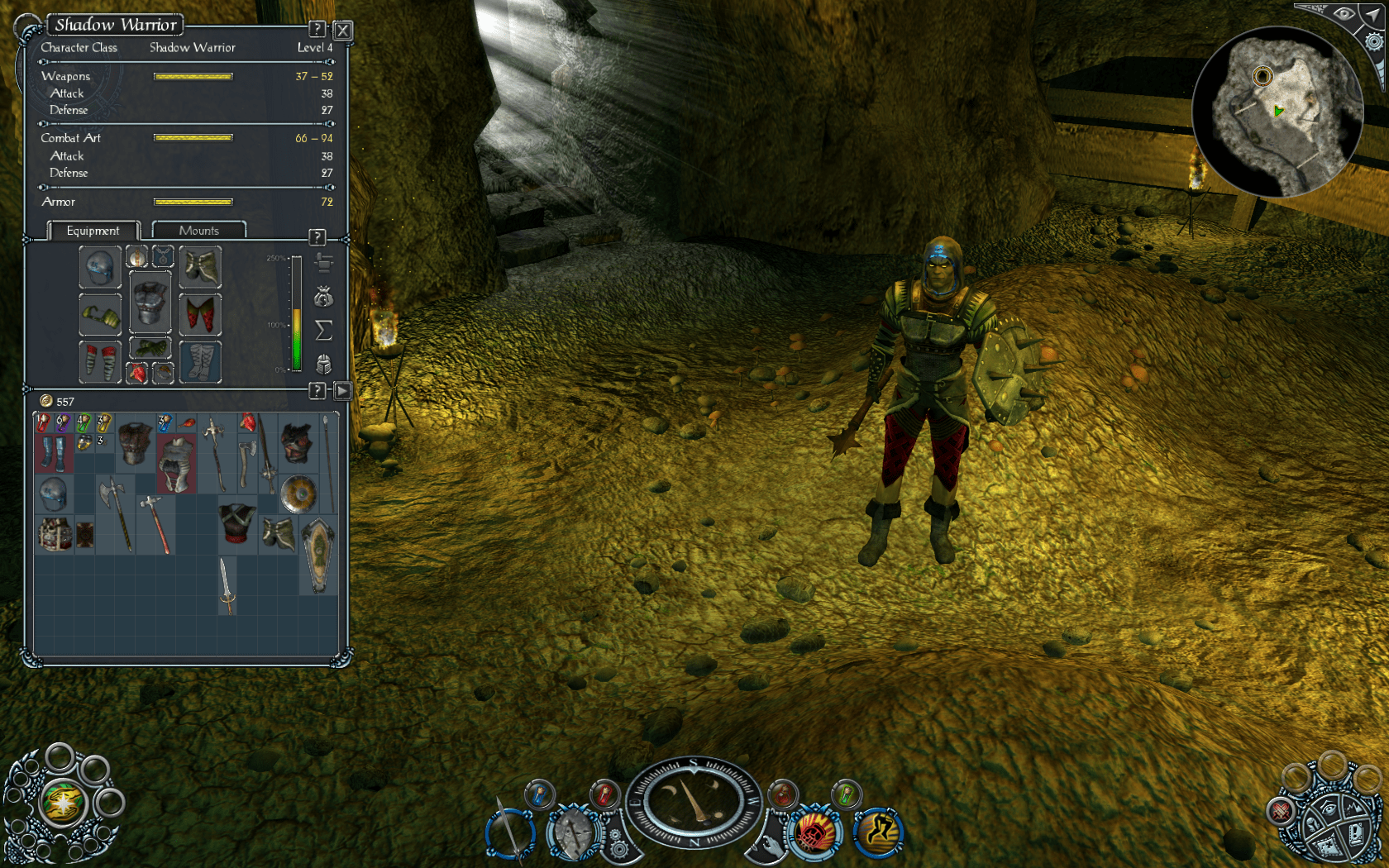Select the hardened hit combat art

tap(814, 832)
